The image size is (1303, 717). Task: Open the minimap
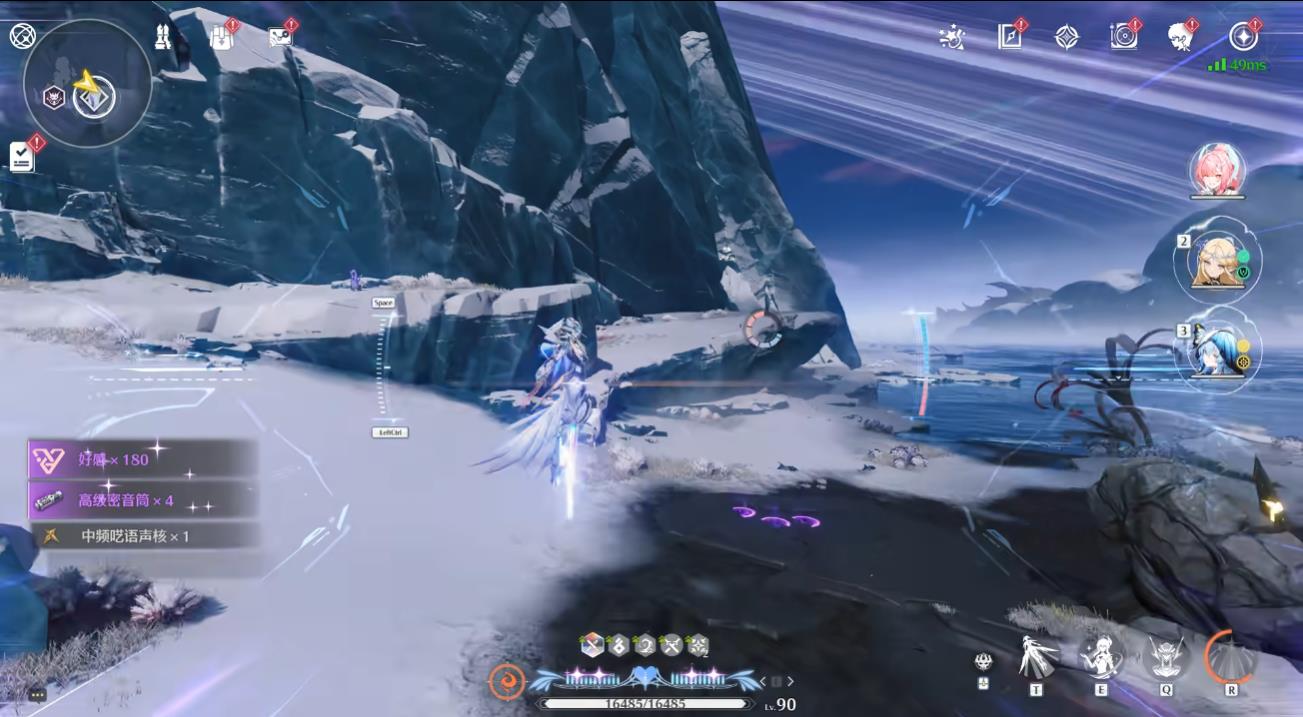click(x=88, y=84)
